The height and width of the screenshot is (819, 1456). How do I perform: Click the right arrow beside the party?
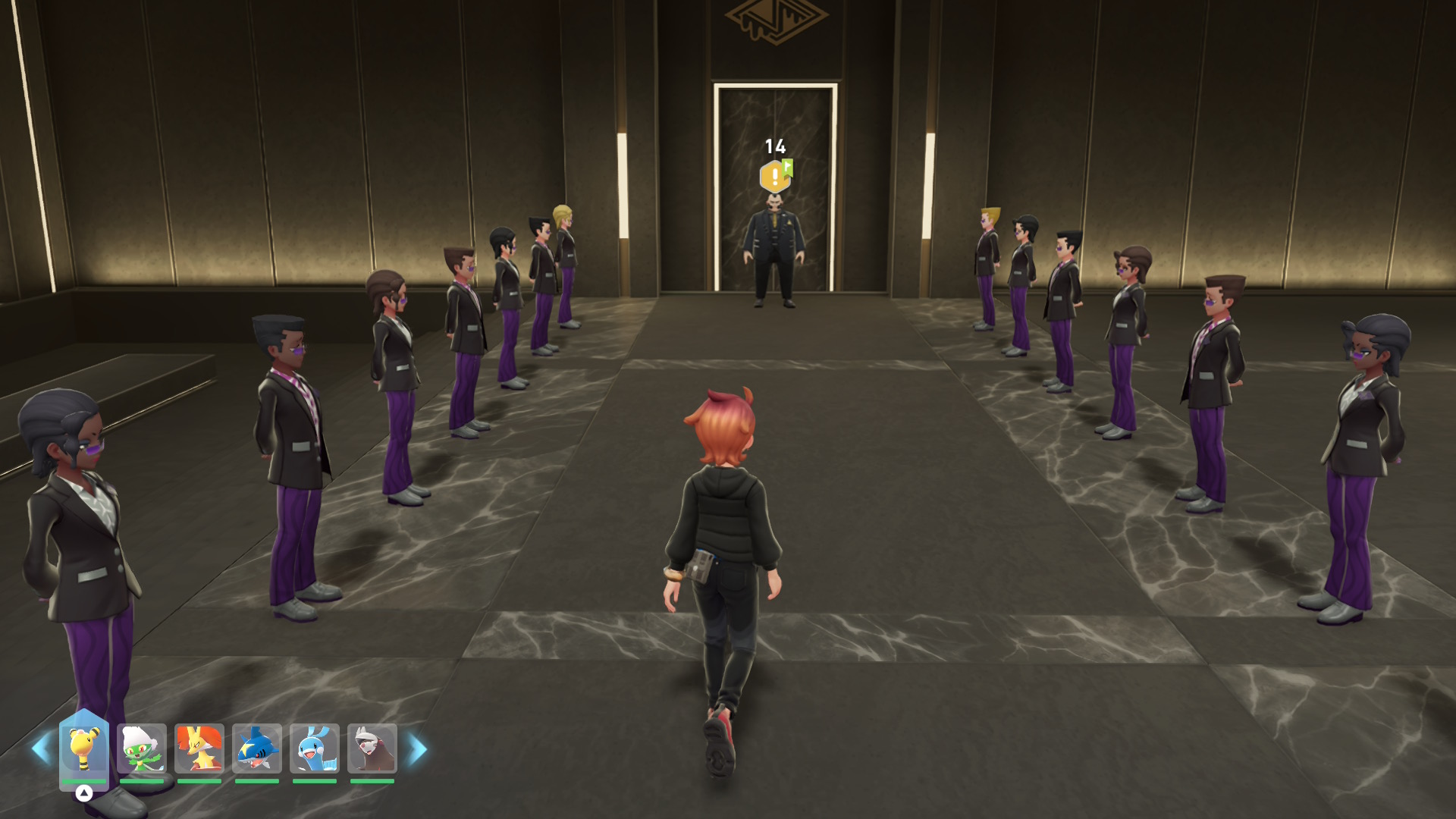coord(418,749)
